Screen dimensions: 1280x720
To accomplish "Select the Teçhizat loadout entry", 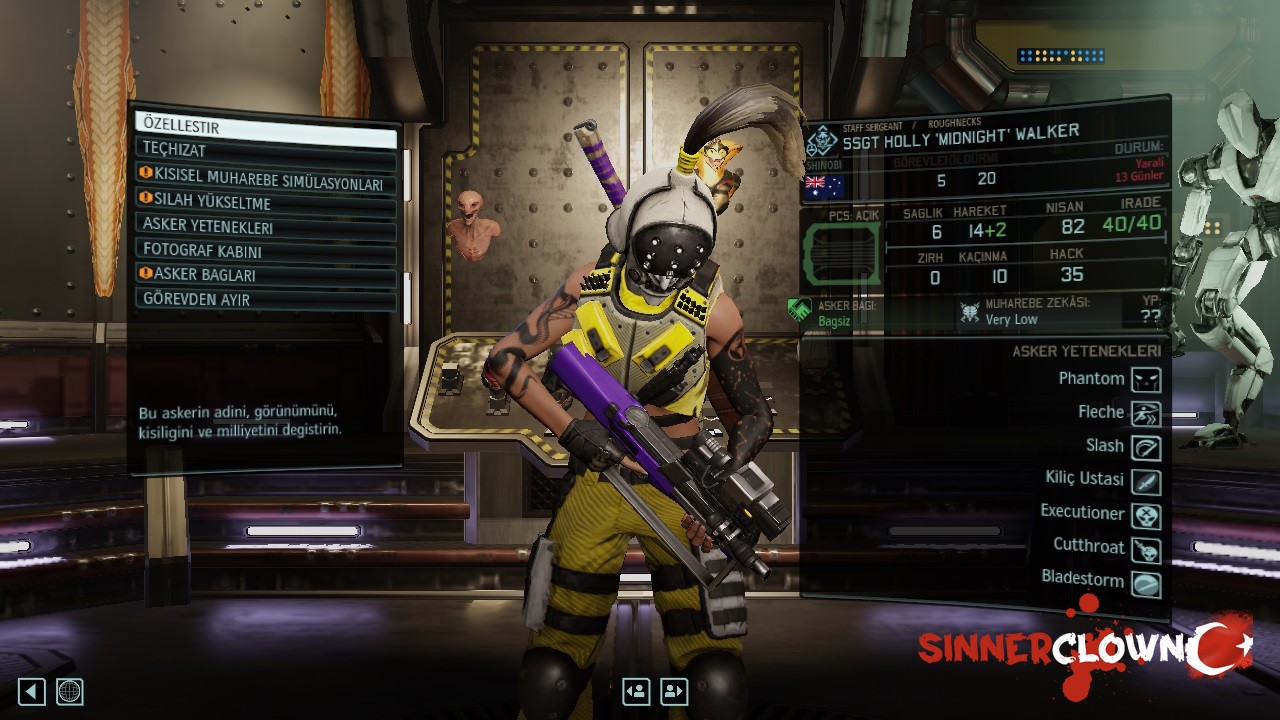I will pos(265,150).
